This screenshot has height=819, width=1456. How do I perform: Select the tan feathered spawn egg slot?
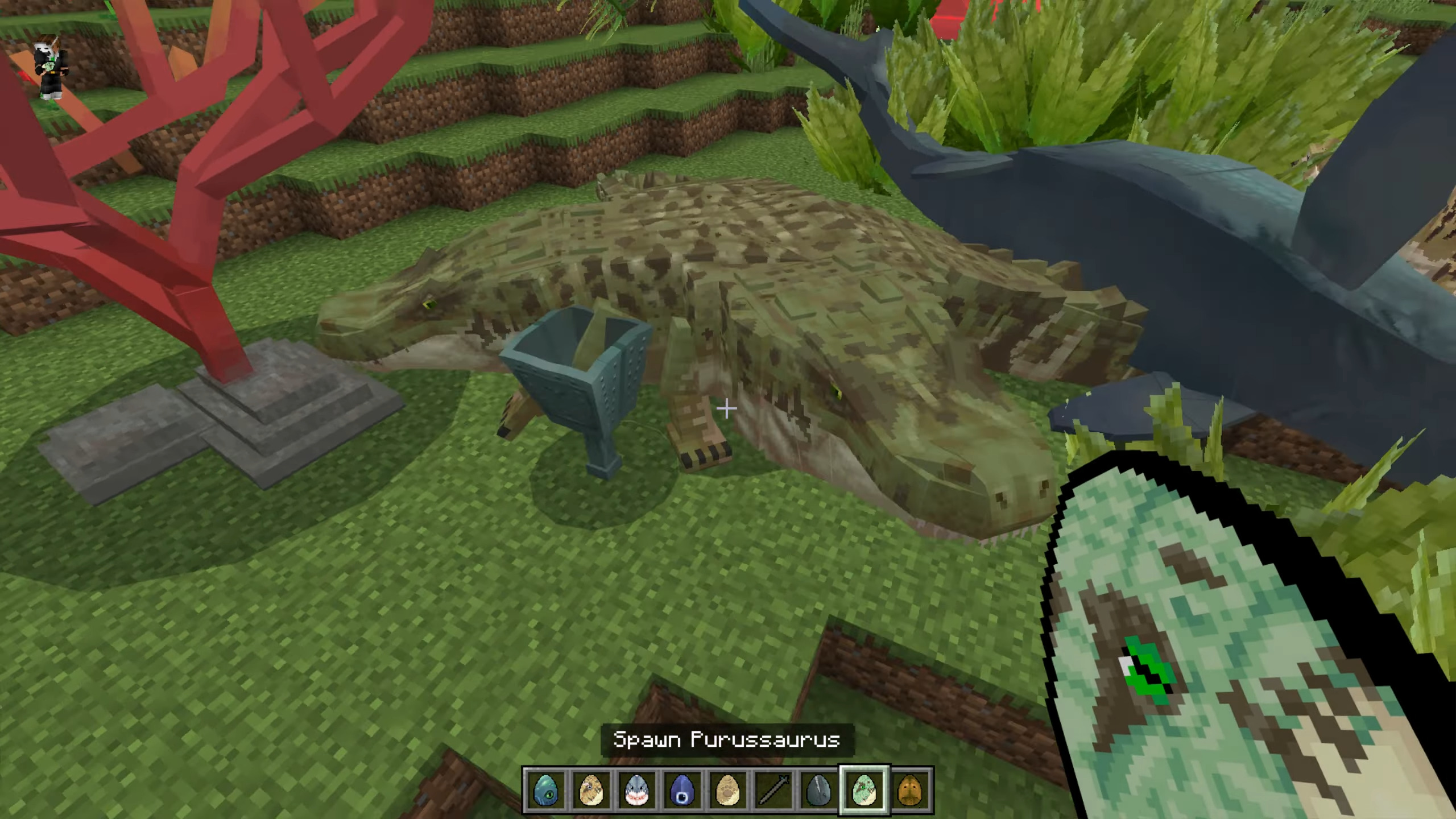point(591,790)
